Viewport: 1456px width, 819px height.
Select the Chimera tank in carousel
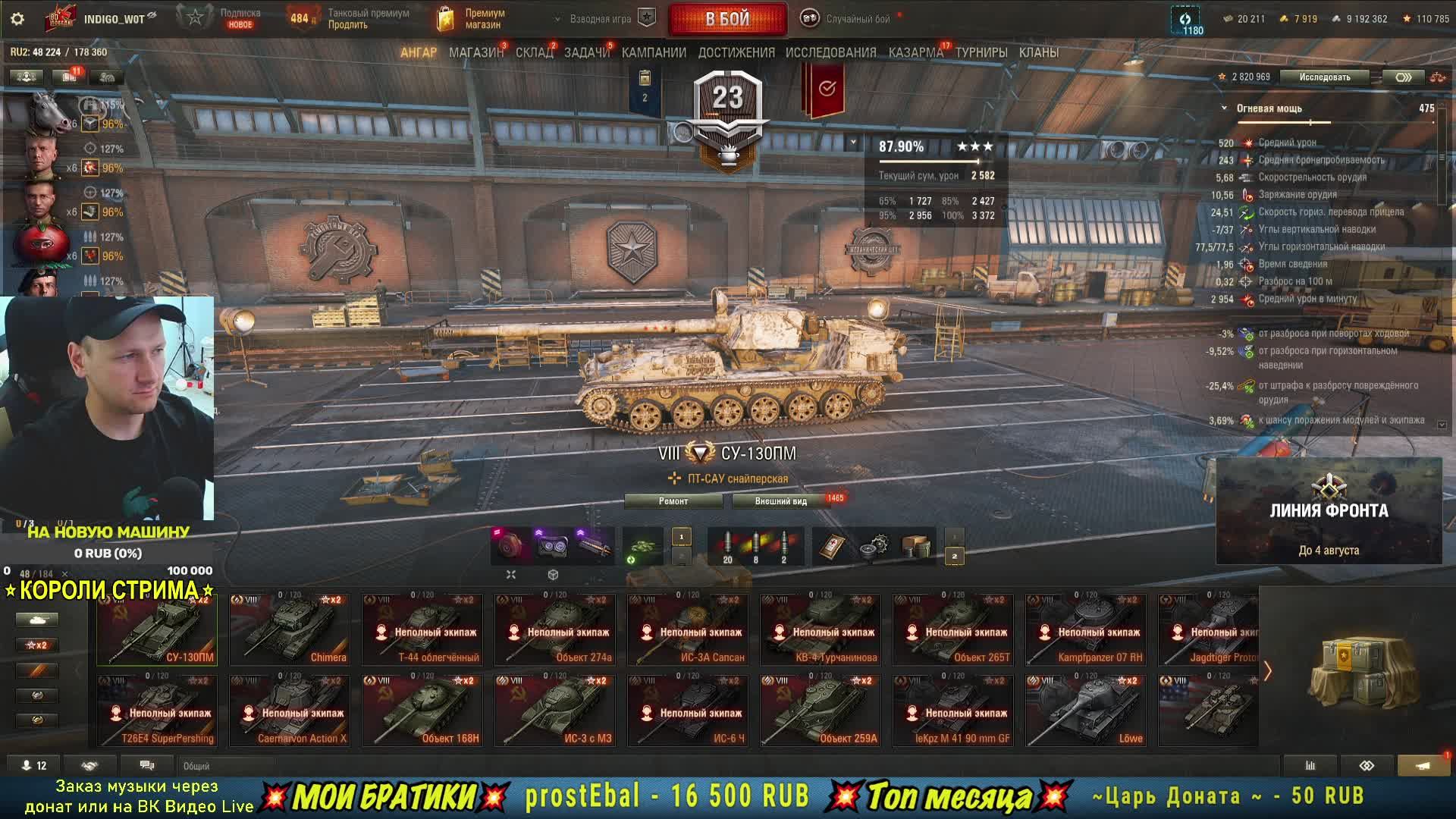point(290,629)
